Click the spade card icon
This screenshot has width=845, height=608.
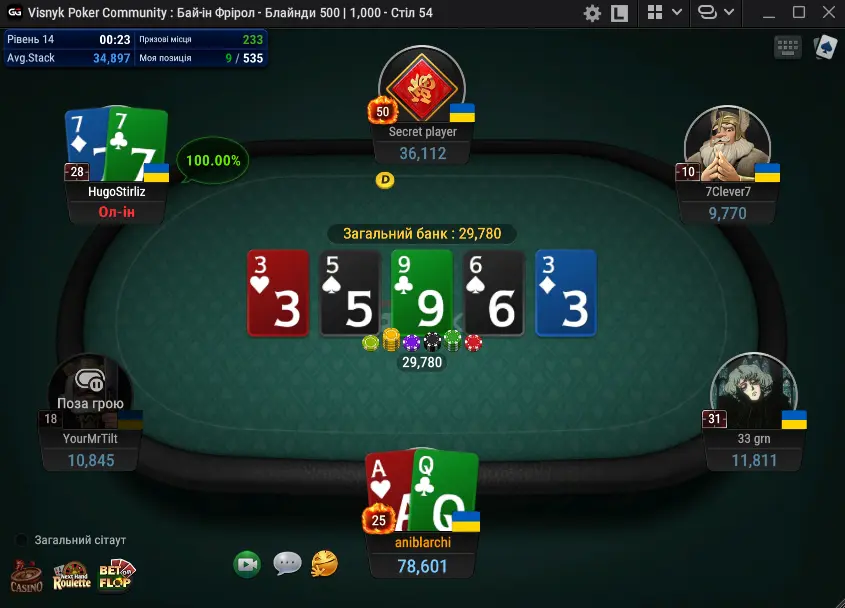click(x=825, y=47)
